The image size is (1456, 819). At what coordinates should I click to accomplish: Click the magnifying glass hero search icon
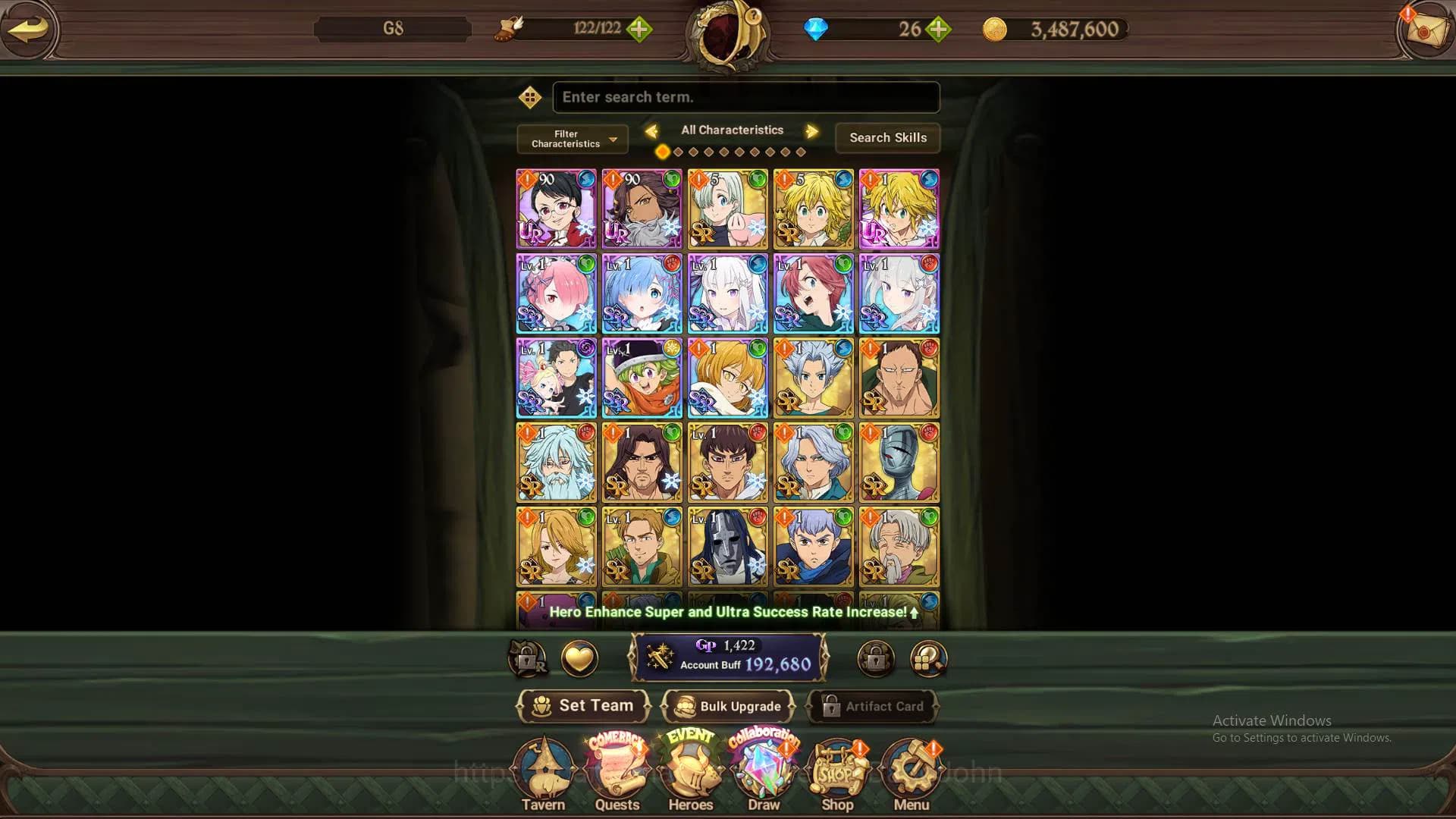(927, 659)
